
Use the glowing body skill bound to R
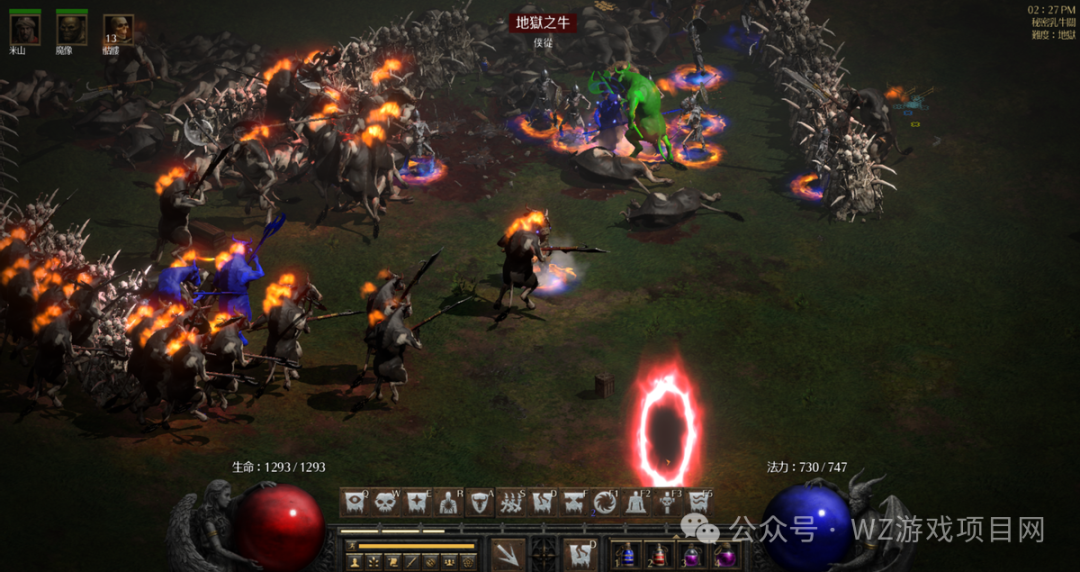449,502
